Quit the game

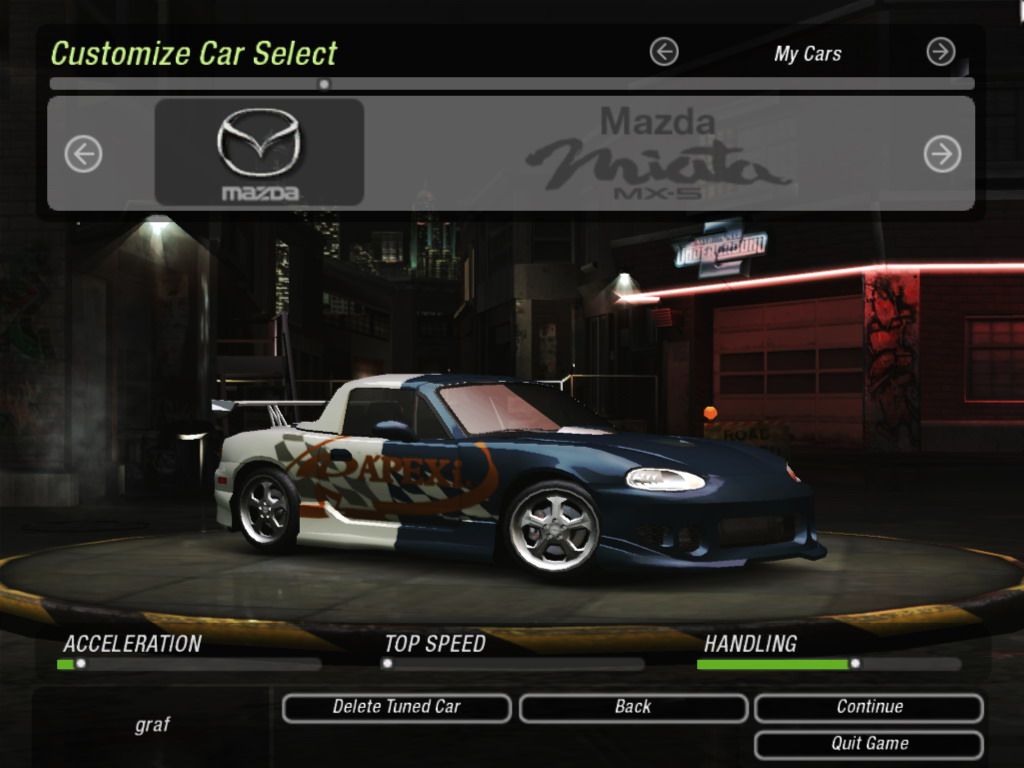click(x=868, y=744)
